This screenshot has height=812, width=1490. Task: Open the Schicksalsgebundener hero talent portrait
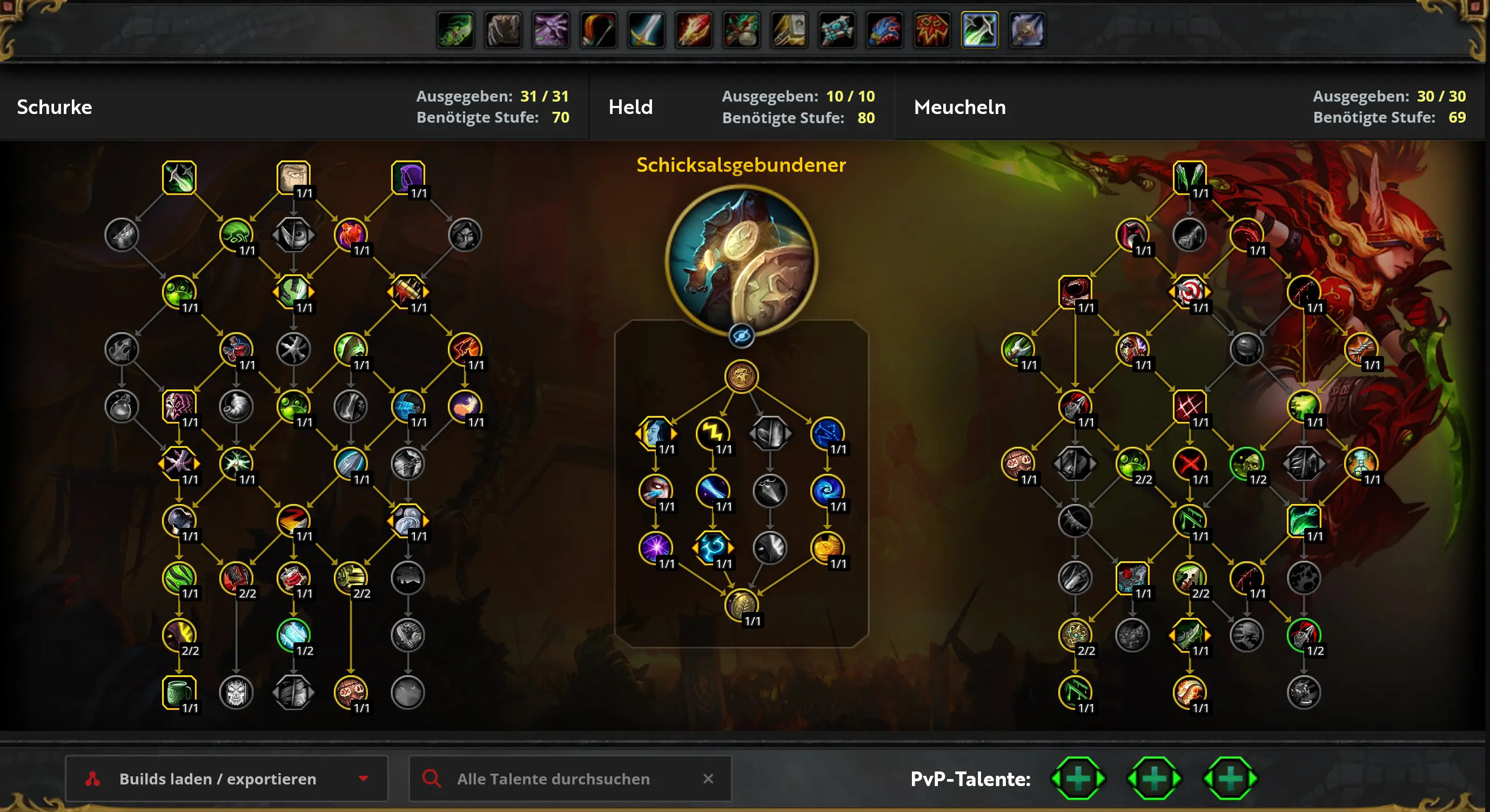[741, 261]
